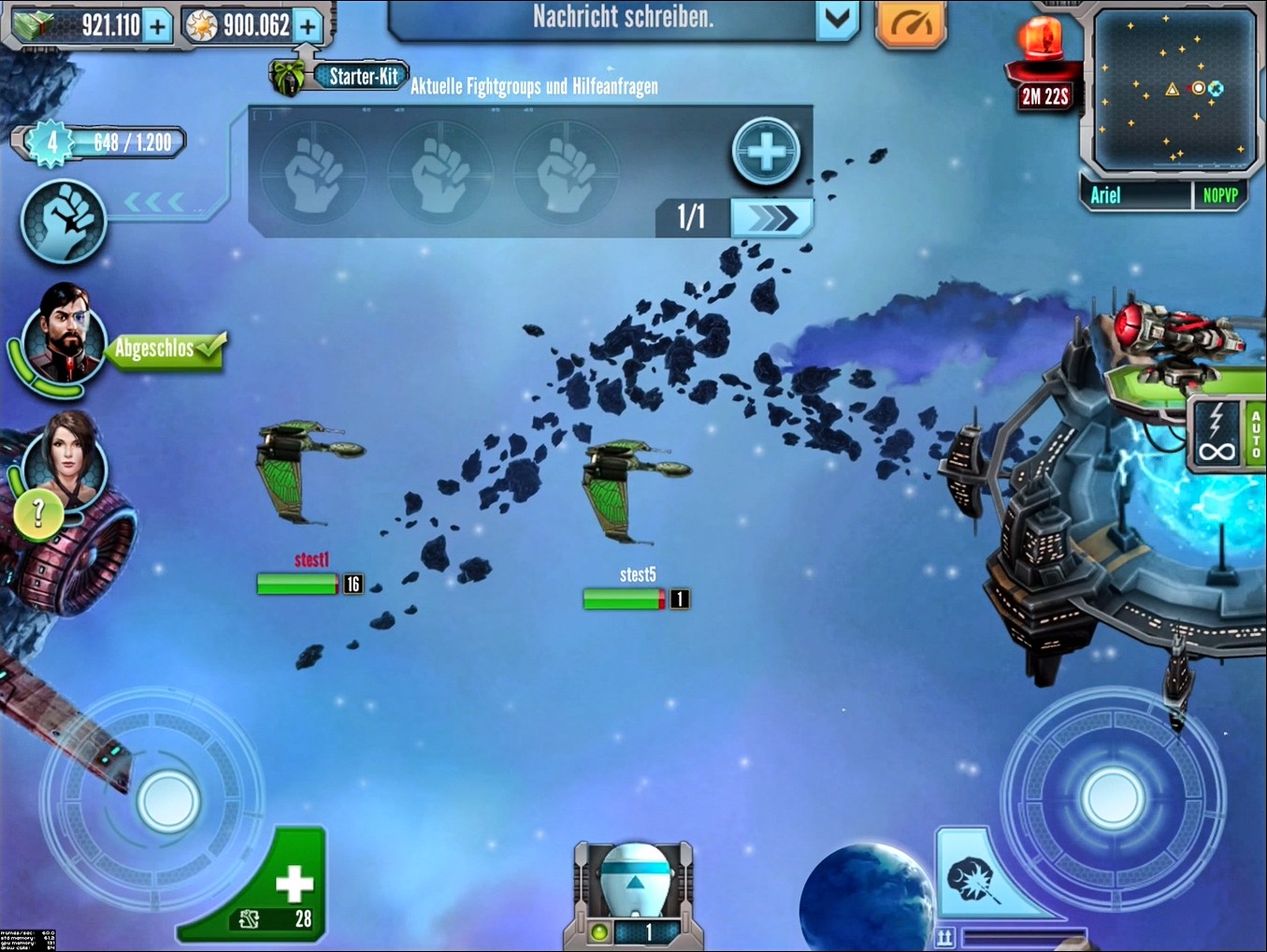
Task: Click the yellow question mark help icon
Action: coord(38,512)
